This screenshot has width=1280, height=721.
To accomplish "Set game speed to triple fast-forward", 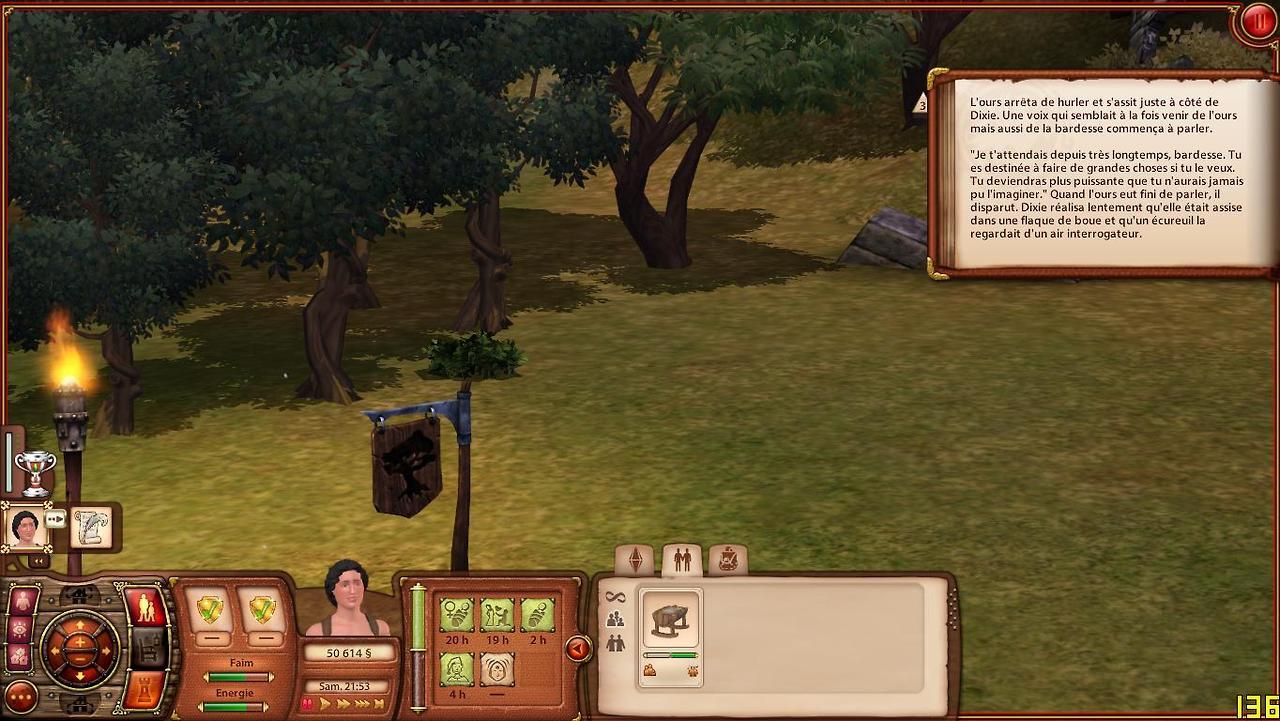I will pos(363,704).
